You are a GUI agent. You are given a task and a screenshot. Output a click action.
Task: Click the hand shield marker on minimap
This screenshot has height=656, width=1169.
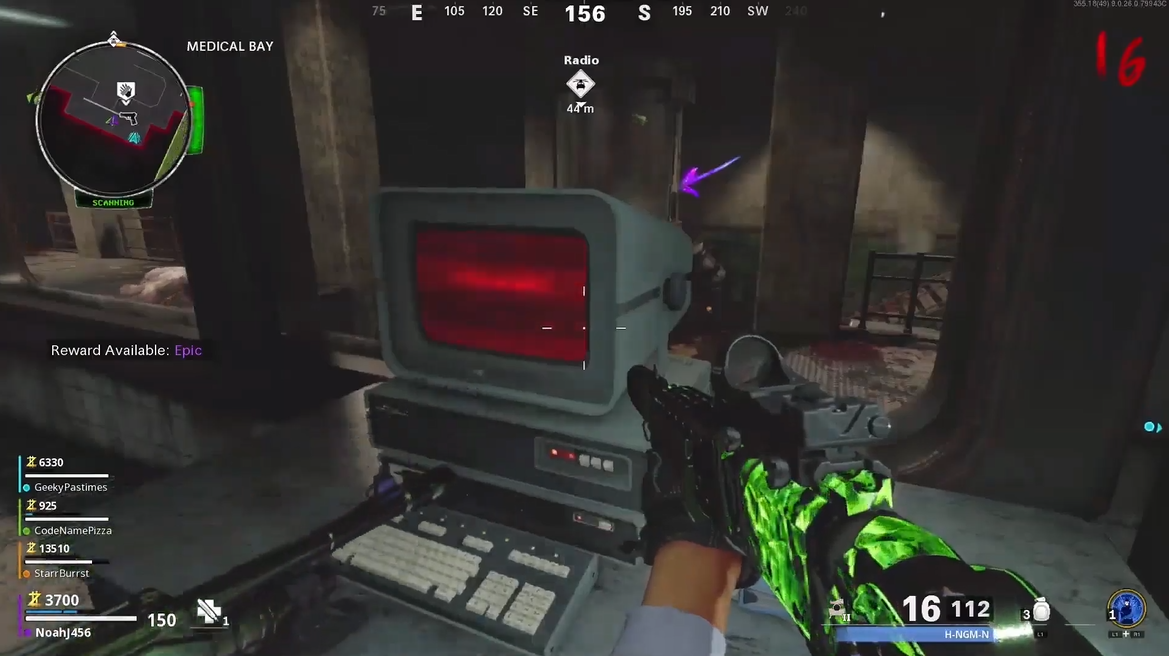click(x=124, y=92)
